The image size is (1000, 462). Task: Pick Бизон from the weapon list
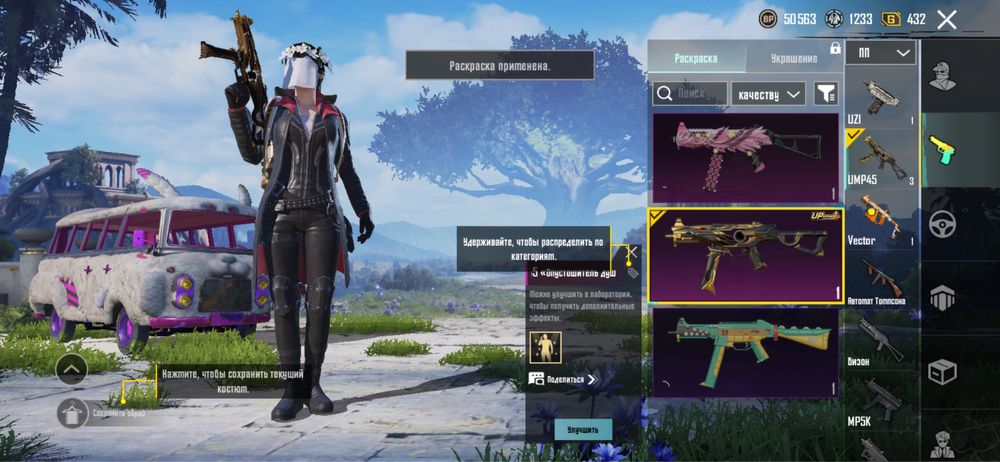880,341
